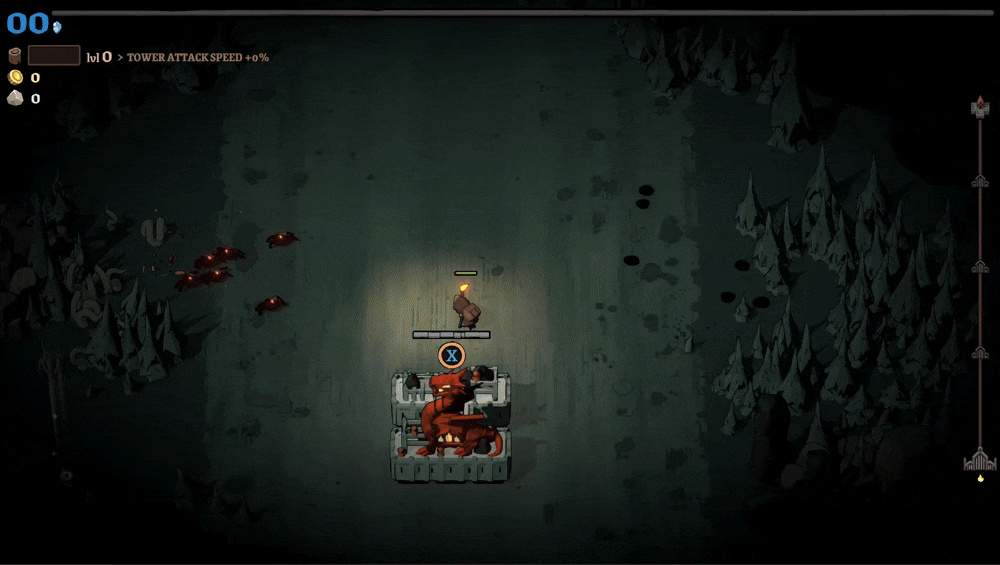Click the large castle marker with the flame
The width and height of the screenshot is (1000, 565).
pos(980,460)
